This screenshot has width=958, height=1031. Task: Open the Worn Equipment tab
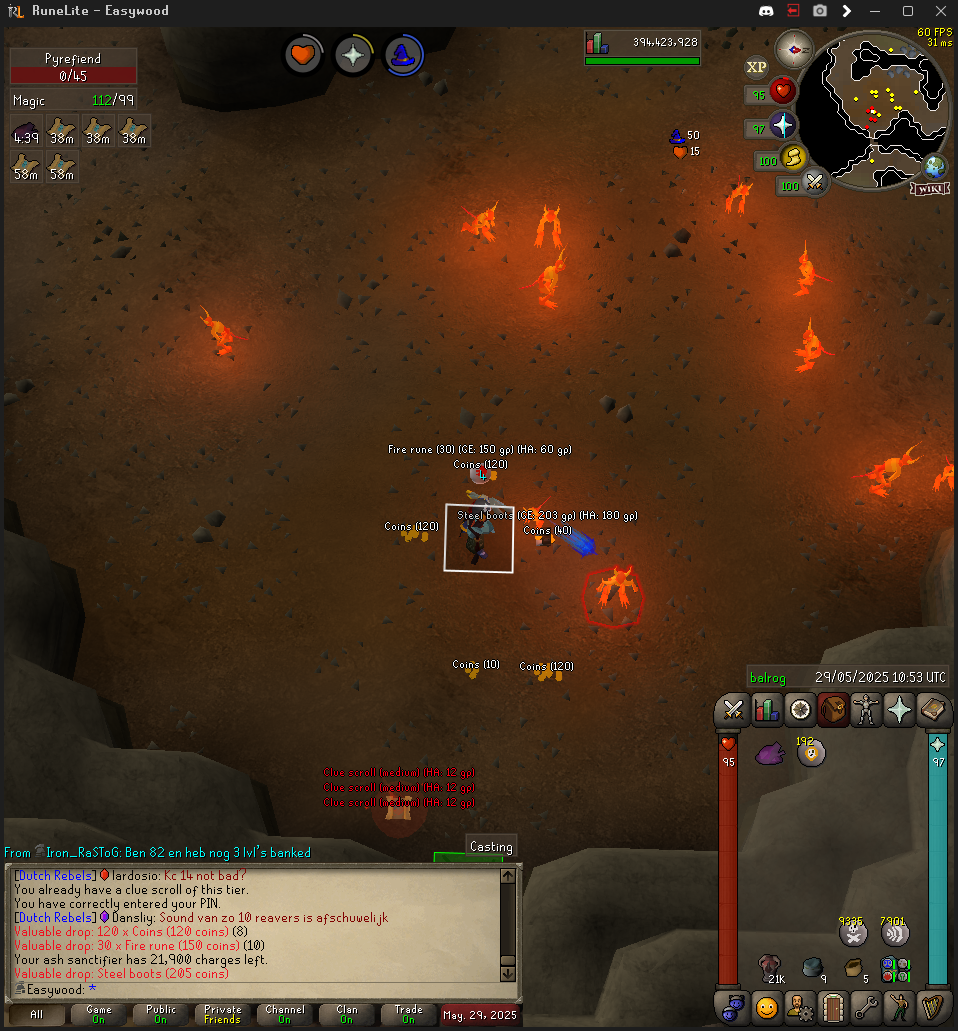click(866, 709)
